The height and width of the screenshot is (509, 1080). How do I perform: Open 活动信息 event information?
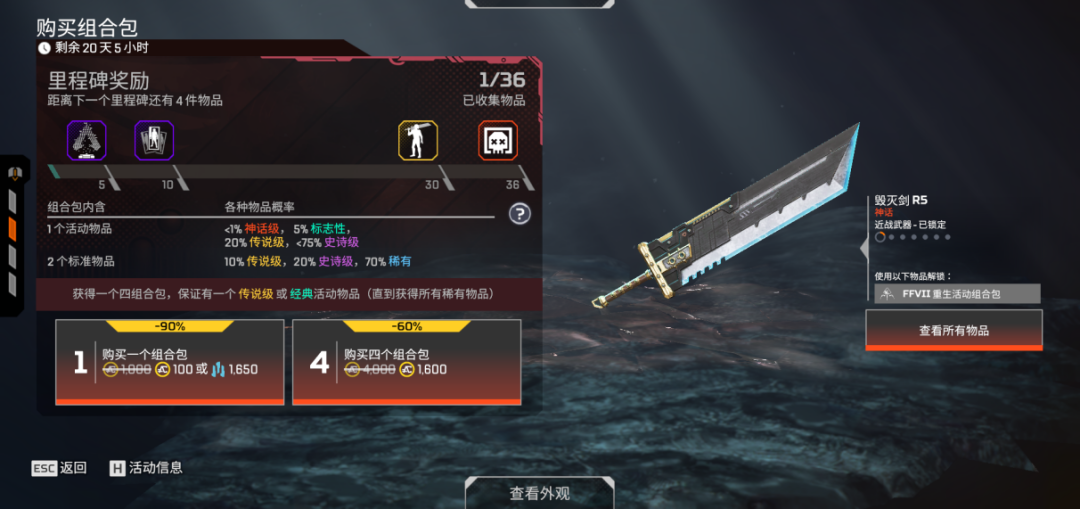click(x=146, y=467)
